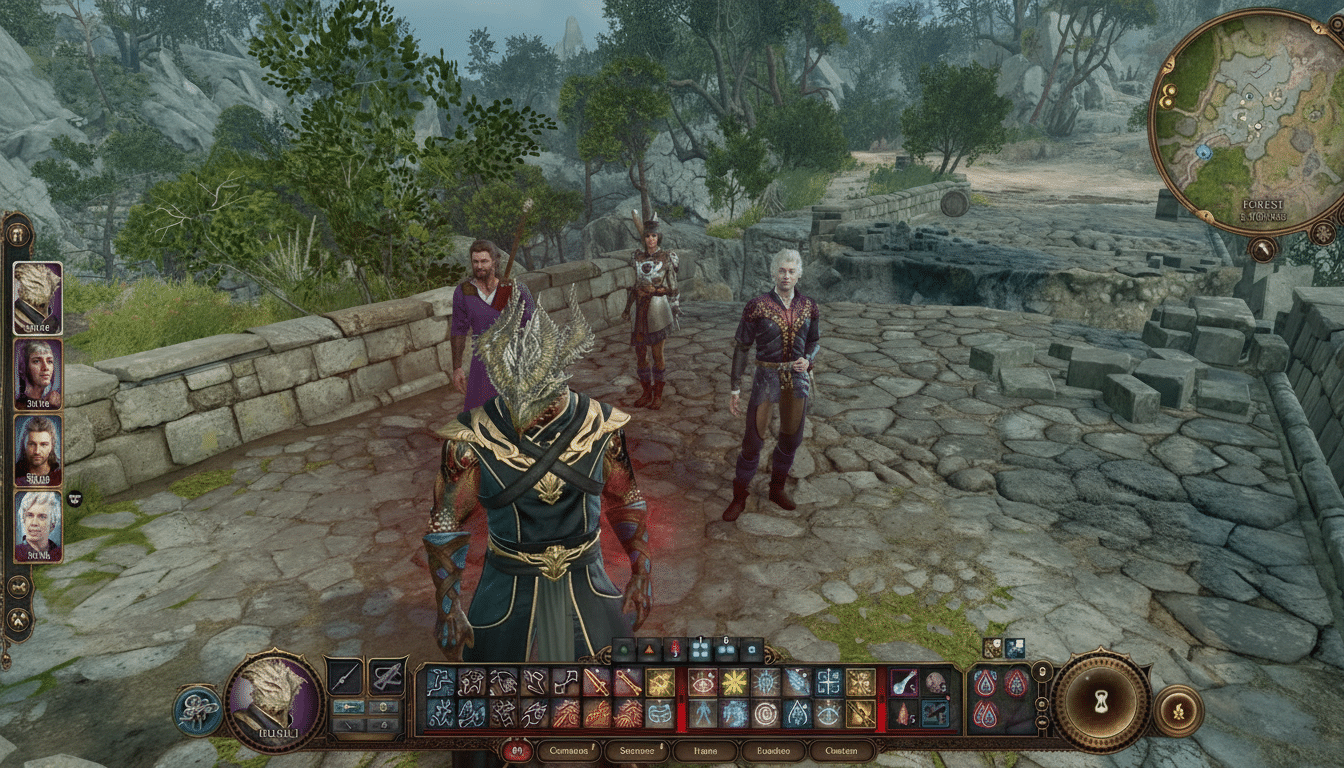Click the skull icon on the hotbar

935,684
